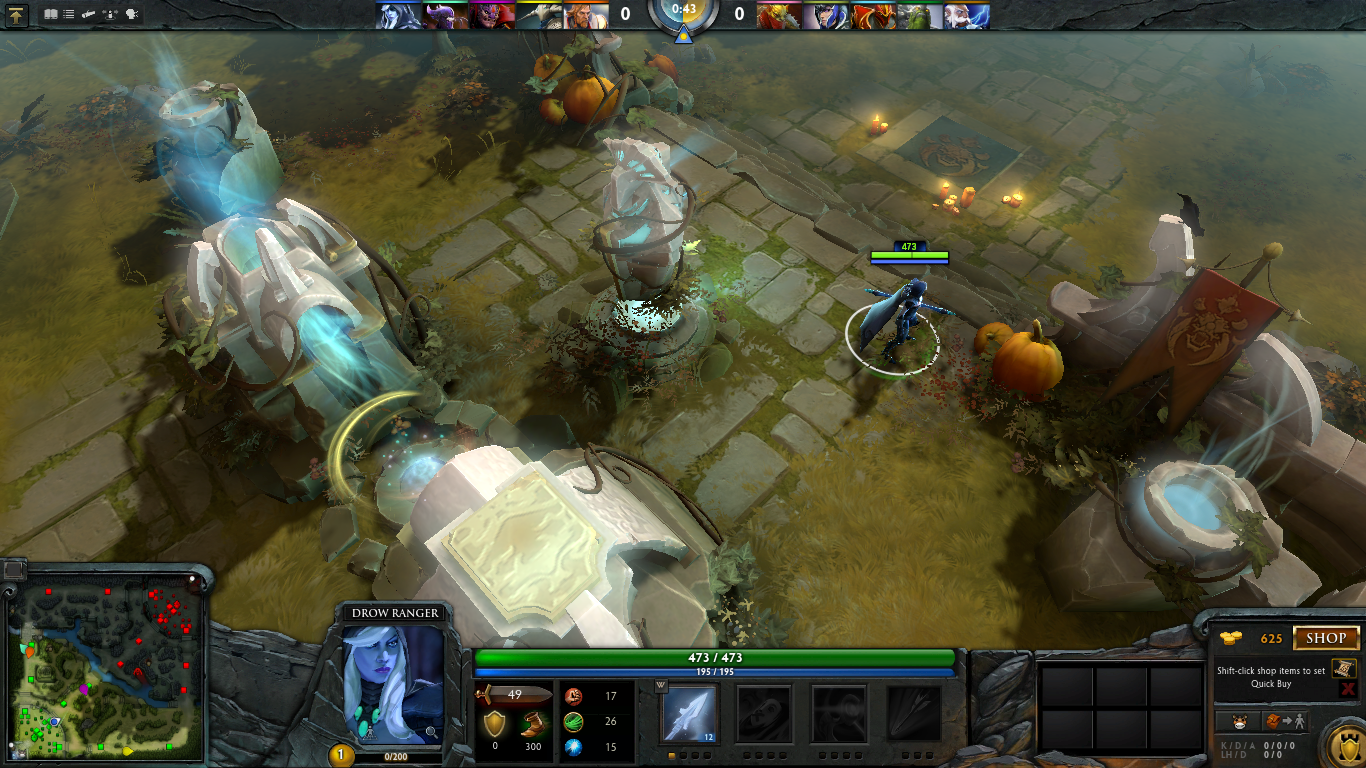Expand the scoreboard arrow under the game timer
1366x768 pixels.
click(683, 36)
